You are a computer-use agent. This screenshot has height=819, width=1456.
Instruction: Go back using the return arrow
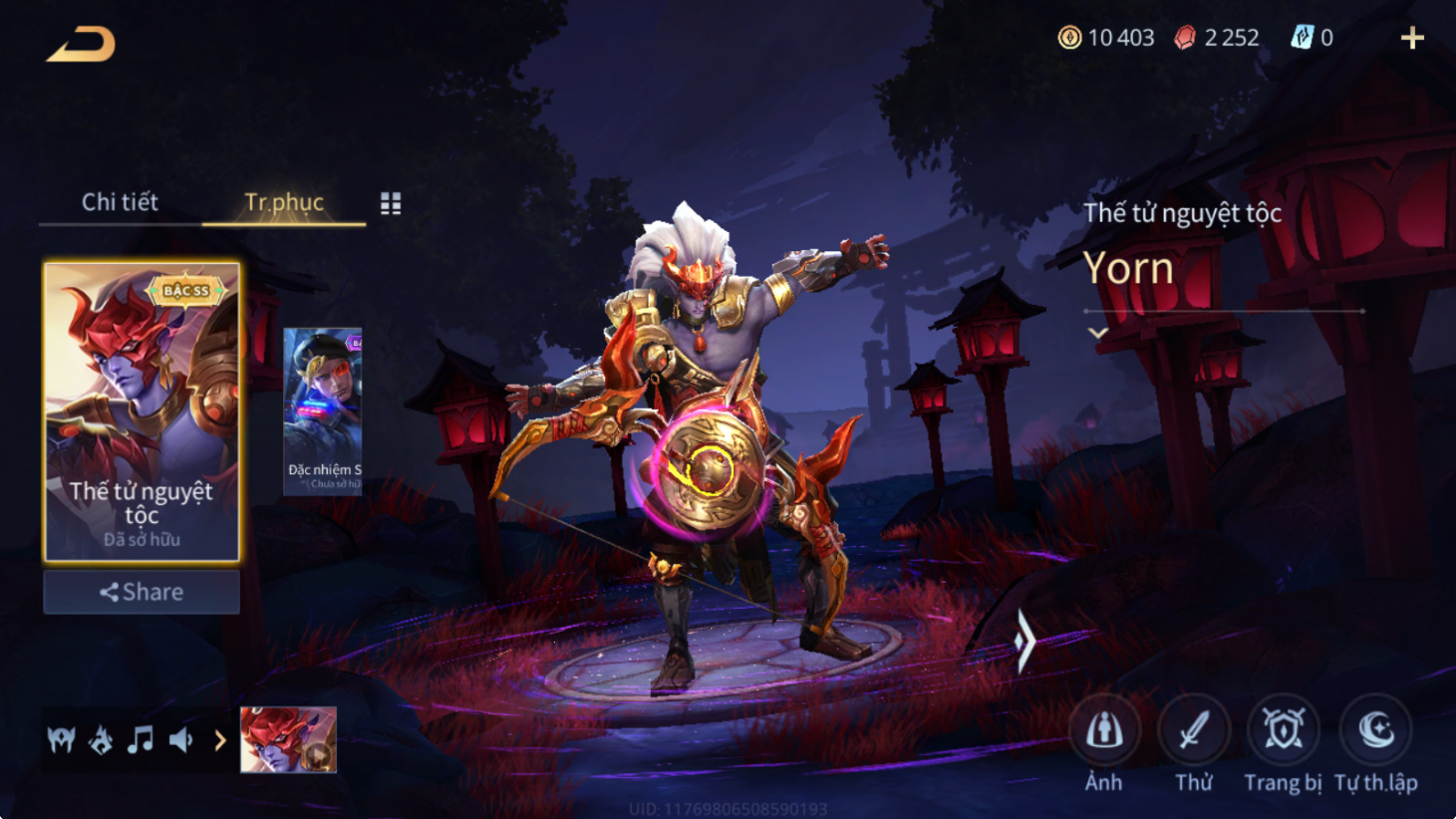81,44
